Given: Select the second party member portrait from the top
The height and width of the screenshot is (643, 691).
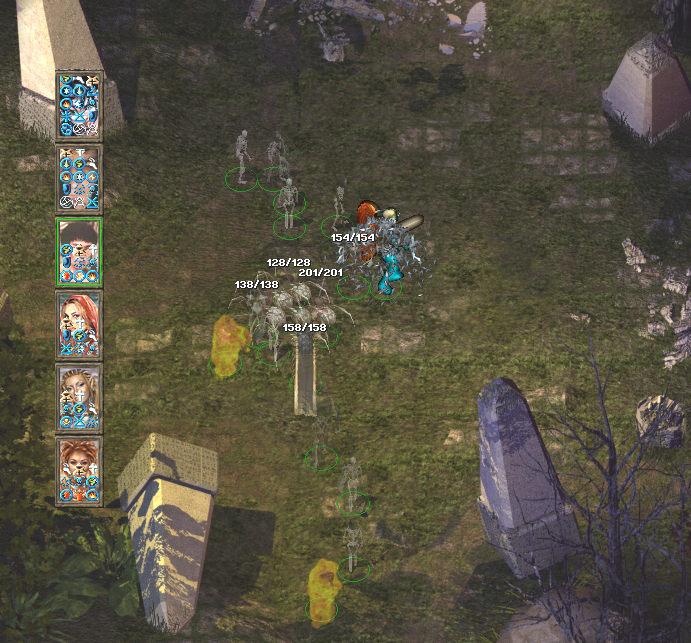Looking at the screenshot, I should tap(79, 178).
